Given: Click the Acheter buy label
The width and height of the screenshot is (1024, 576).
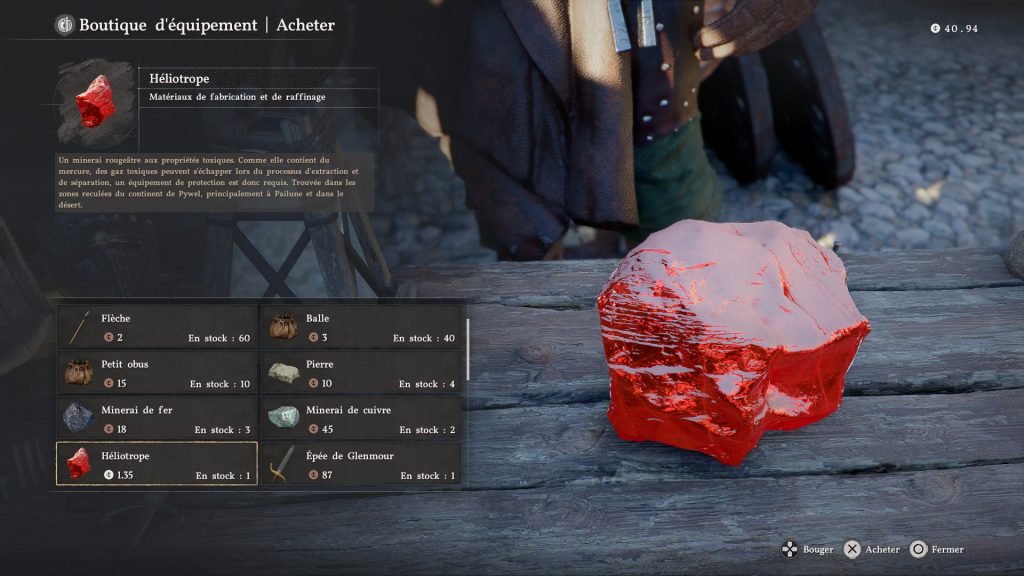Looking at the screenshot, I should tap(882, 549).
